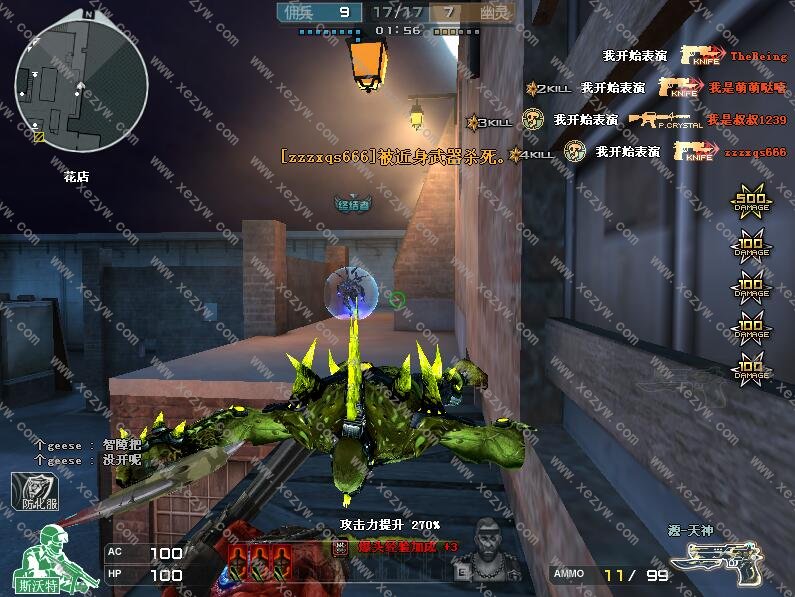Select the geese chat messages
Image resolution: width=795 pixels, height=597 pixels.
click(x=88, y=453)
